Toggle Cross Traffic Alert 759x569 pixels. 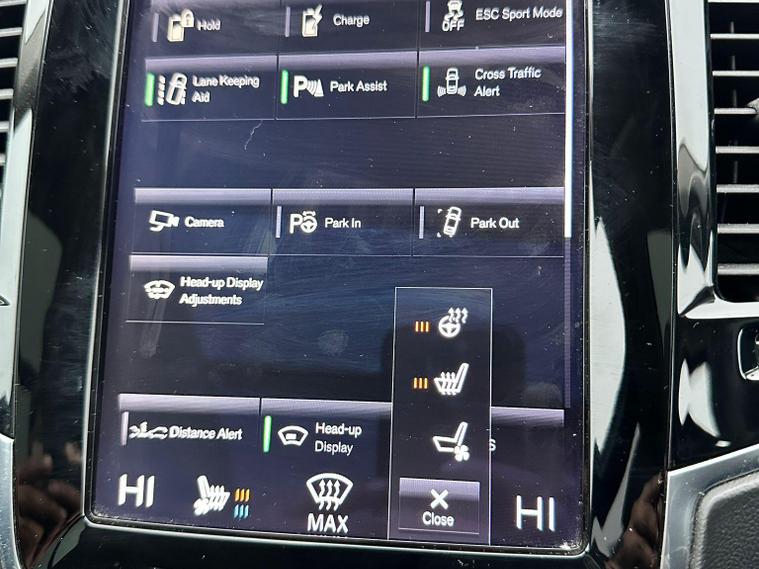pos(490,82)
